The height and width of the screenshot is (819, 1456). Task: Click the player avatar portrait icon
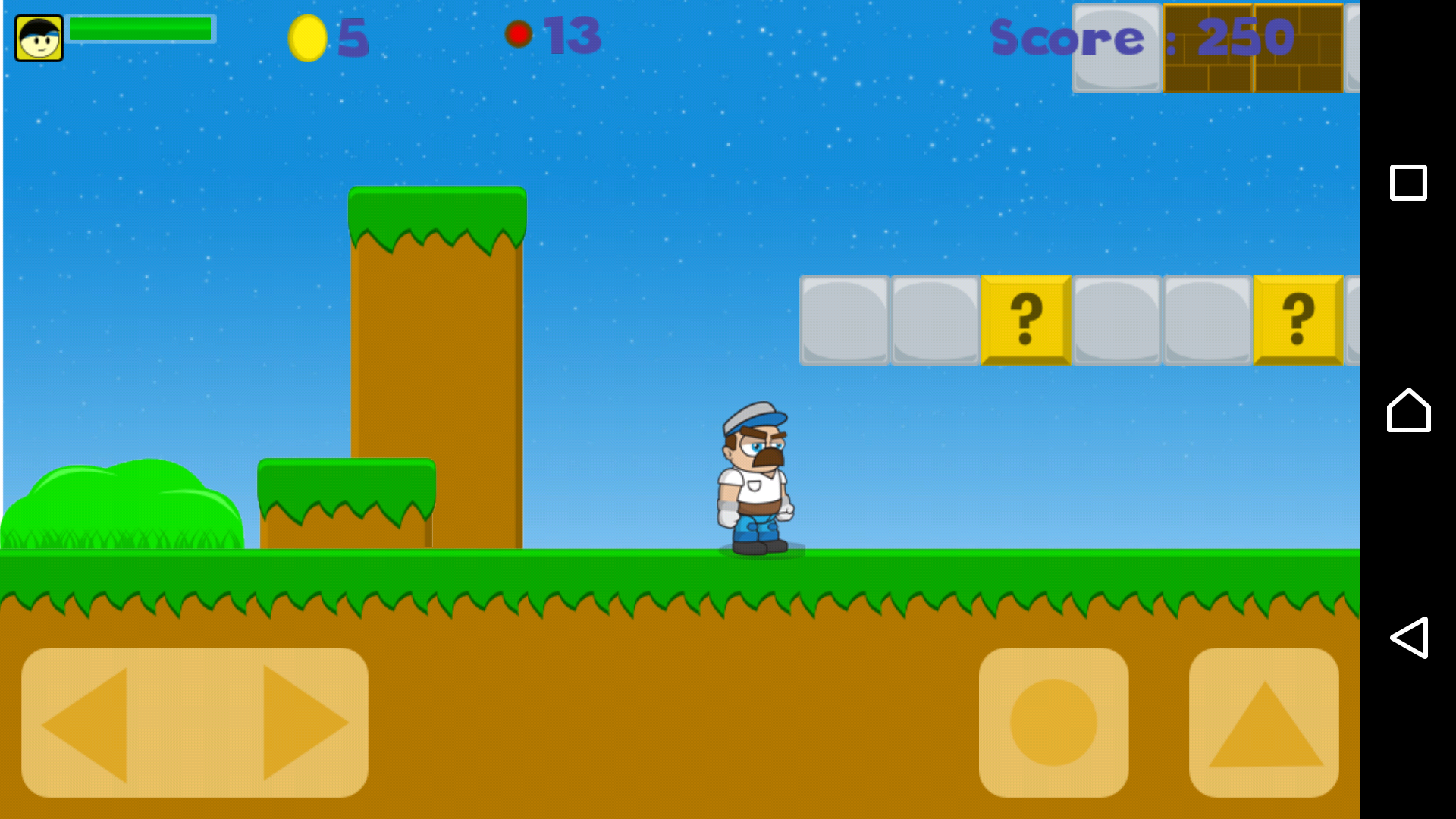point(37,37)
